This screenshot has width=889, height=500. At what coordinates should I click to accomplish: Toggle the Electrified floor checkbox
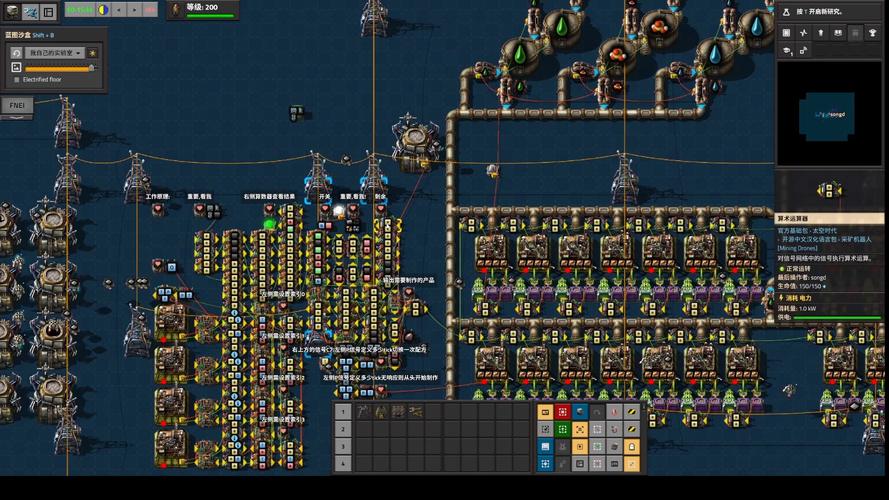(16, 78)
